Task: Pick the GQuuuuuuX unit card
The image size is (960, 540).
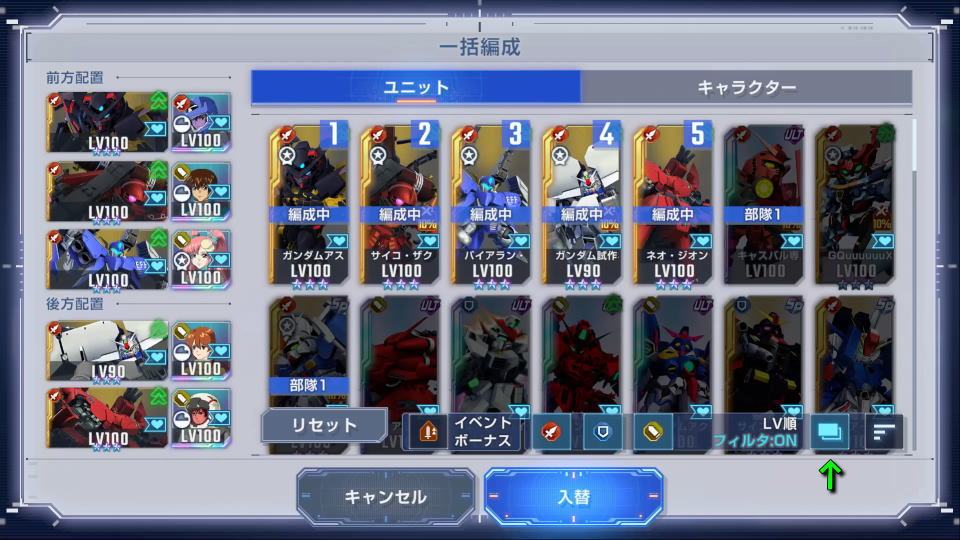Action: pos(855,205)
